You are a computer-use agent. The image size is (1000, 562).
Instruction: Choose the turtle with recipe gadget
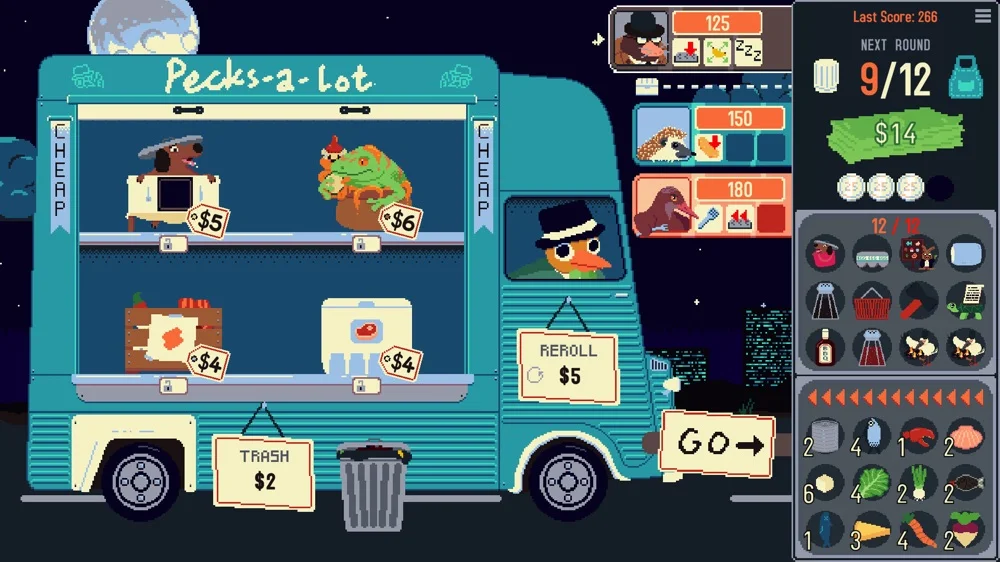coord(965,299)
